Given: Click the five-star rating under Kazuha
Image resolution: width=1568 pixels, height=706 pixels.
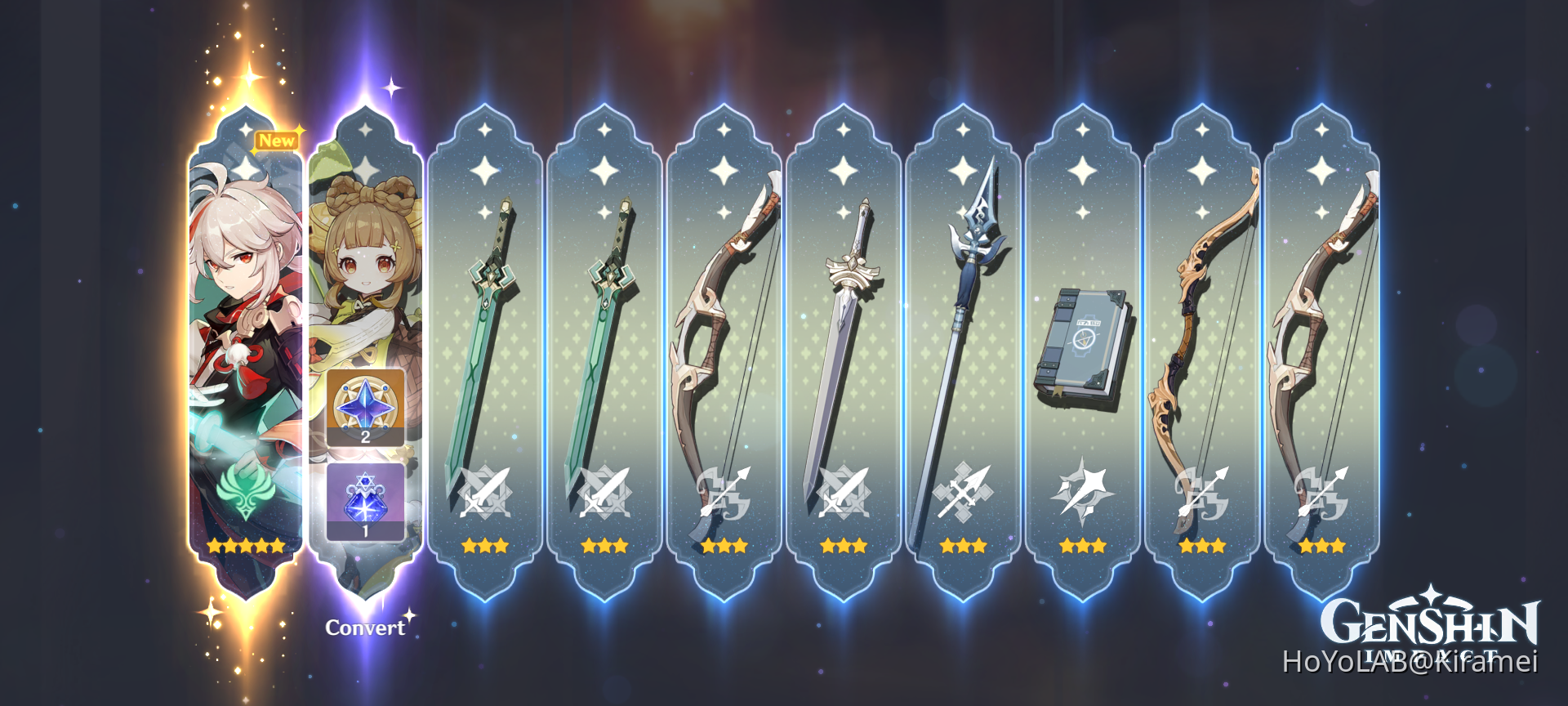Looking at the screenshot, I should coord(247,546).
